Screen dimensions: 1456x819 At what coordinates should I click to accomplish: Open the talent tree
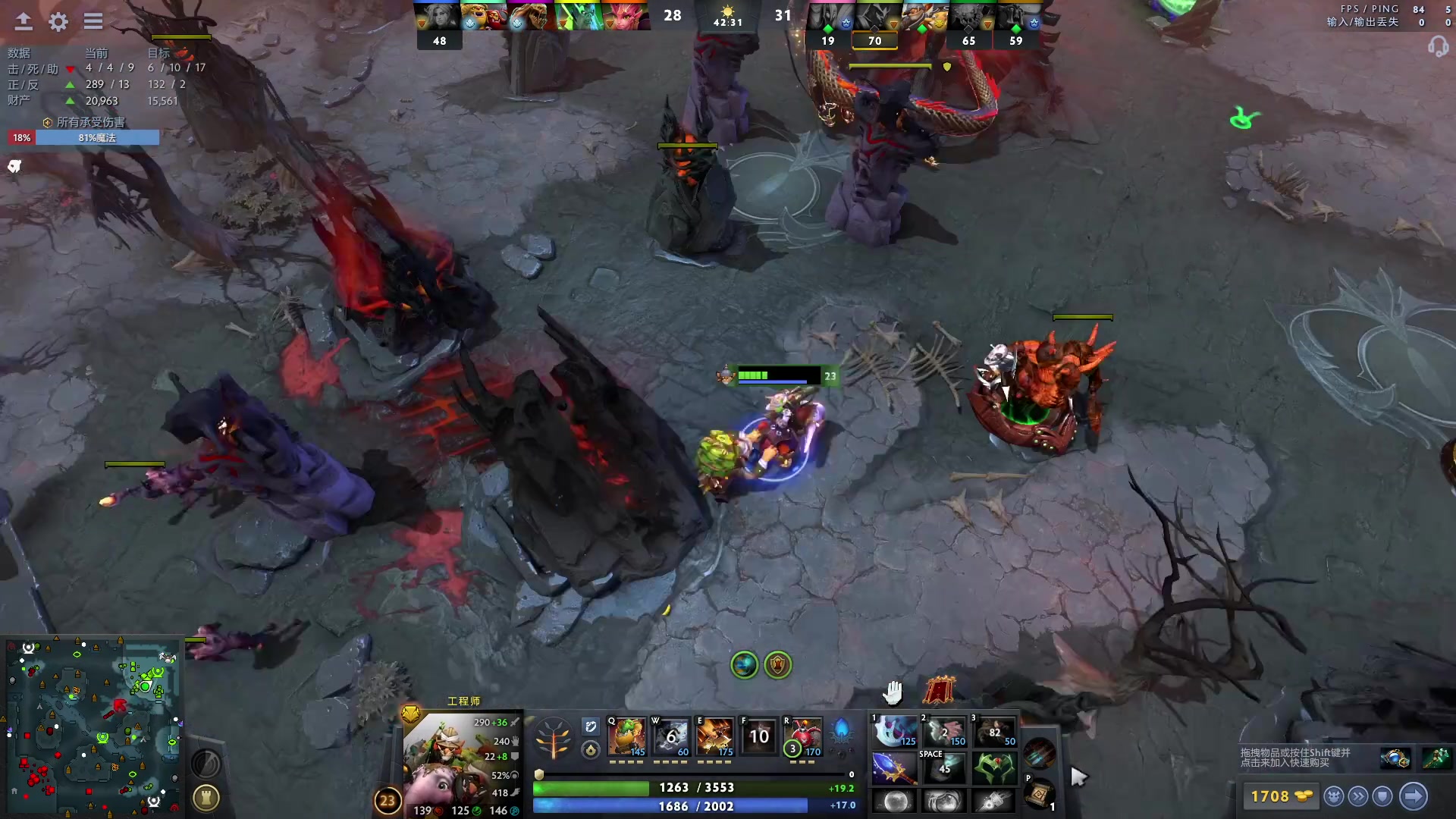[553, 737]
